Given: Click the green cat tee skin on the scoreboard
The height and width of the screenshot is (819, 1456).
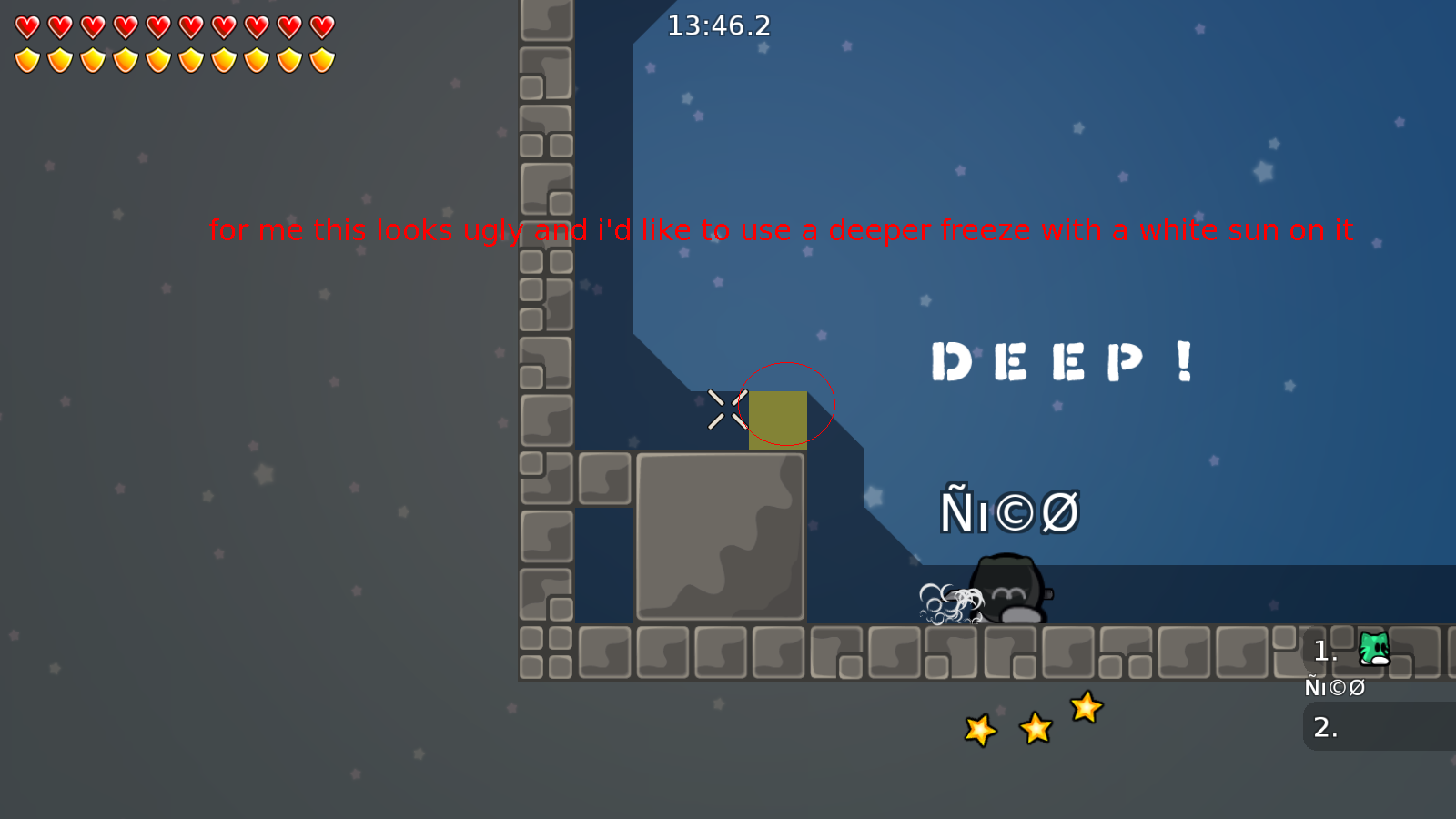Looking at the screenshot, I should (x=1374, y=648).
